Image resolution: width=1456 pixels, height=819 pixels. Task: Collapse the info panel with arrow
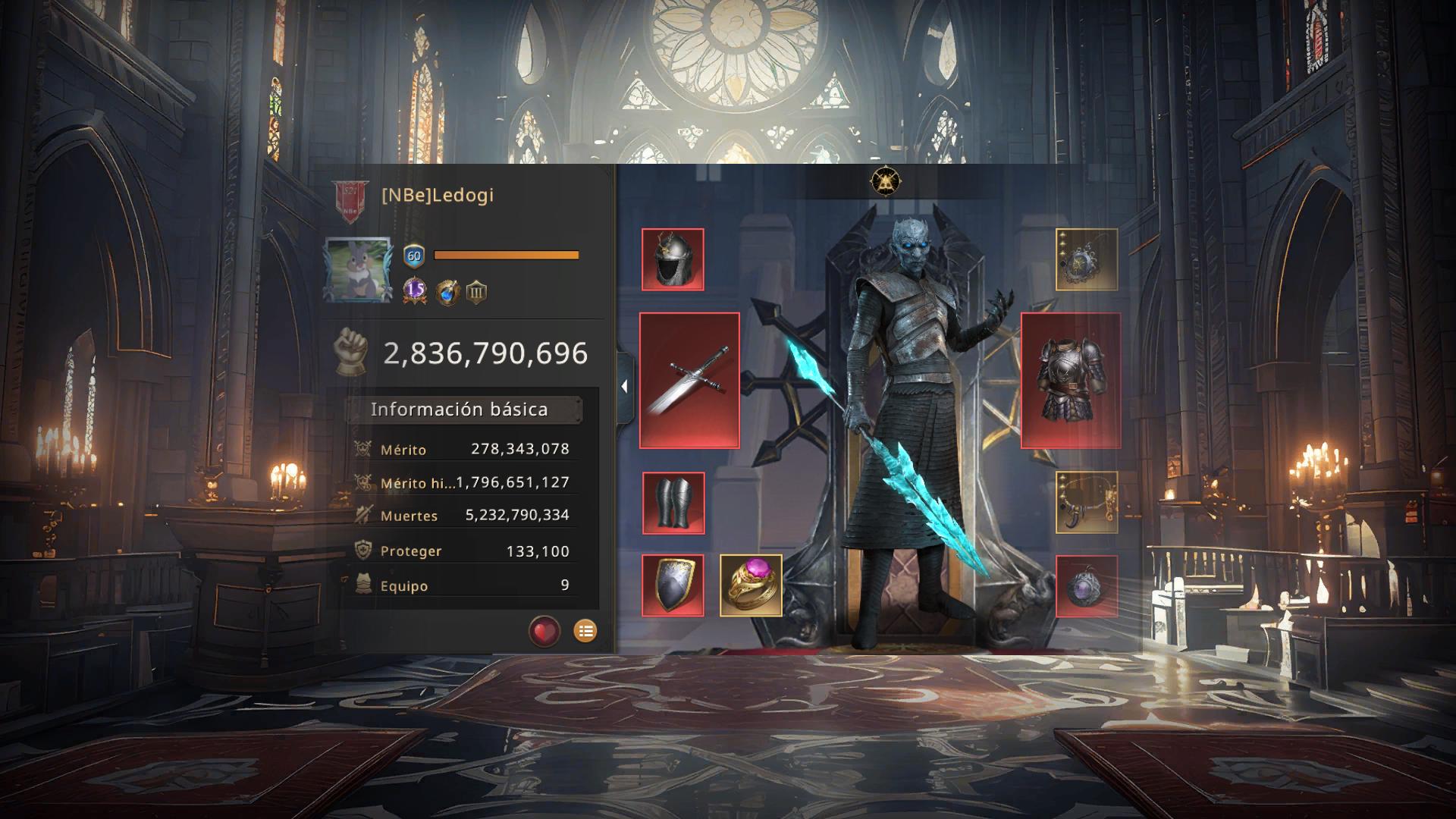click(624, 387)
